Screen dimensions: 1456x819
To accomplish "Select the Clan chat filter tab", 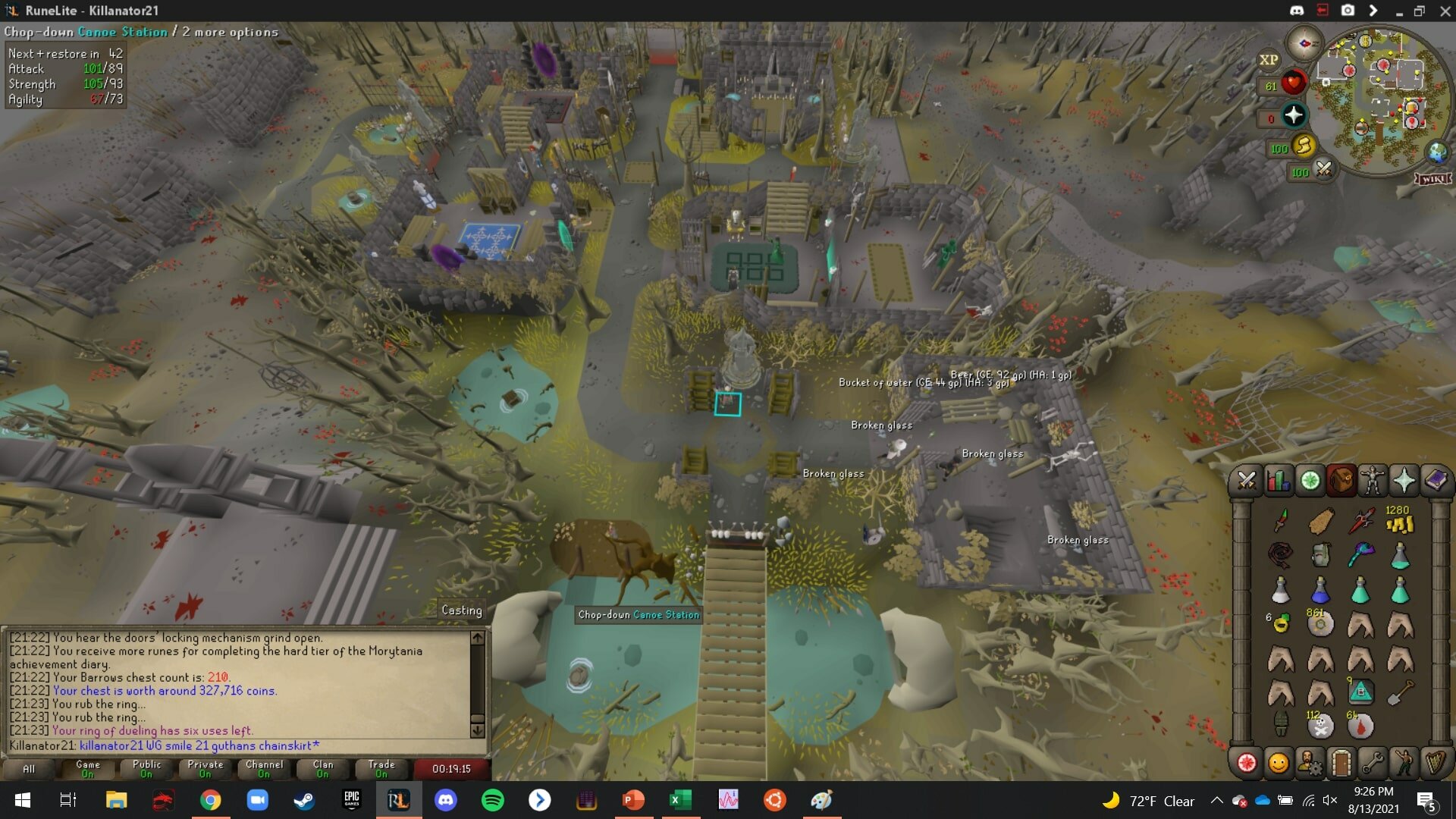I will [323, 768].
